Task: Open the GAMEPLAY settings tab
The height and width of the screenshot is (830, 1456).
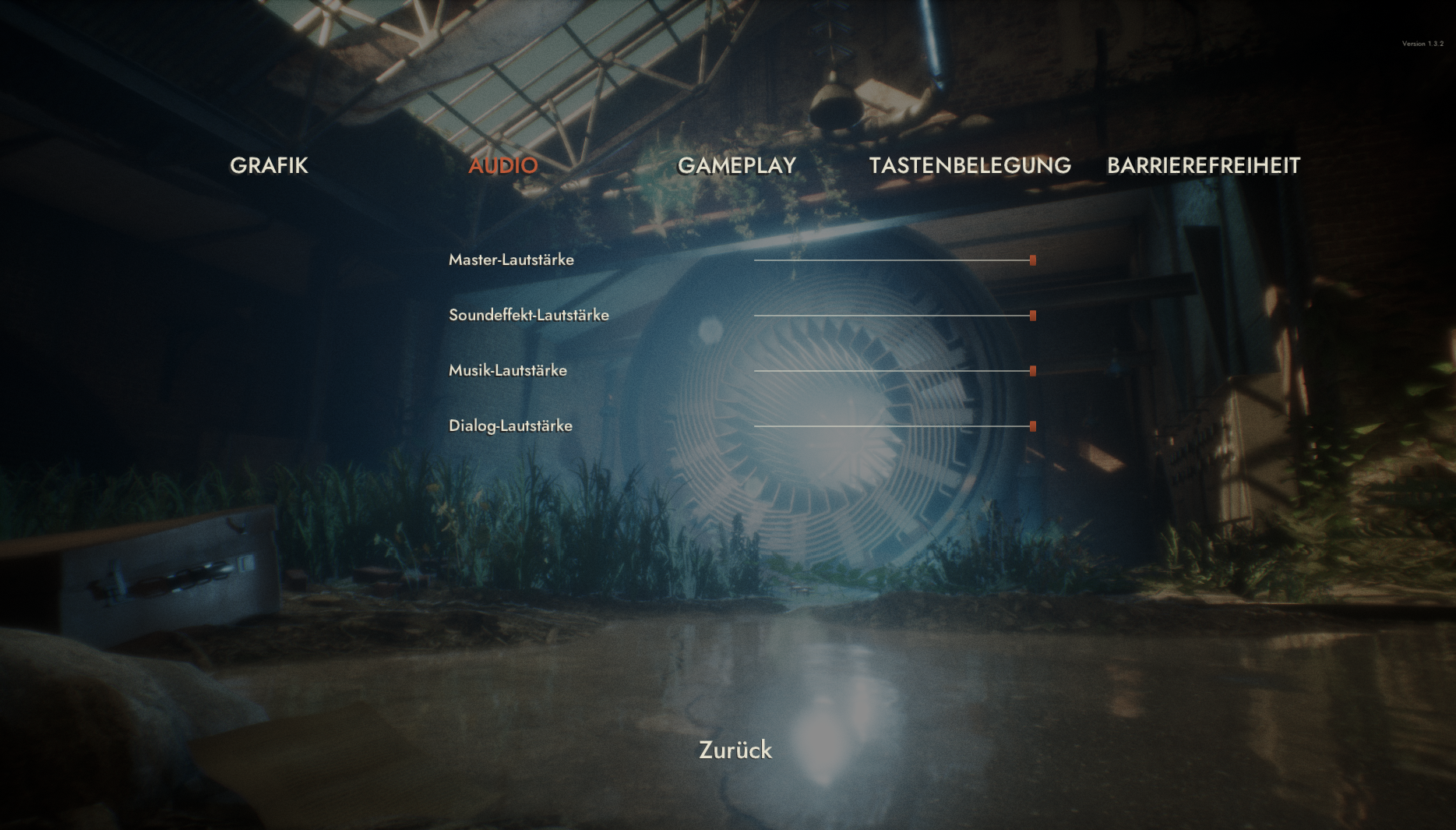Action: click(737, 165)
